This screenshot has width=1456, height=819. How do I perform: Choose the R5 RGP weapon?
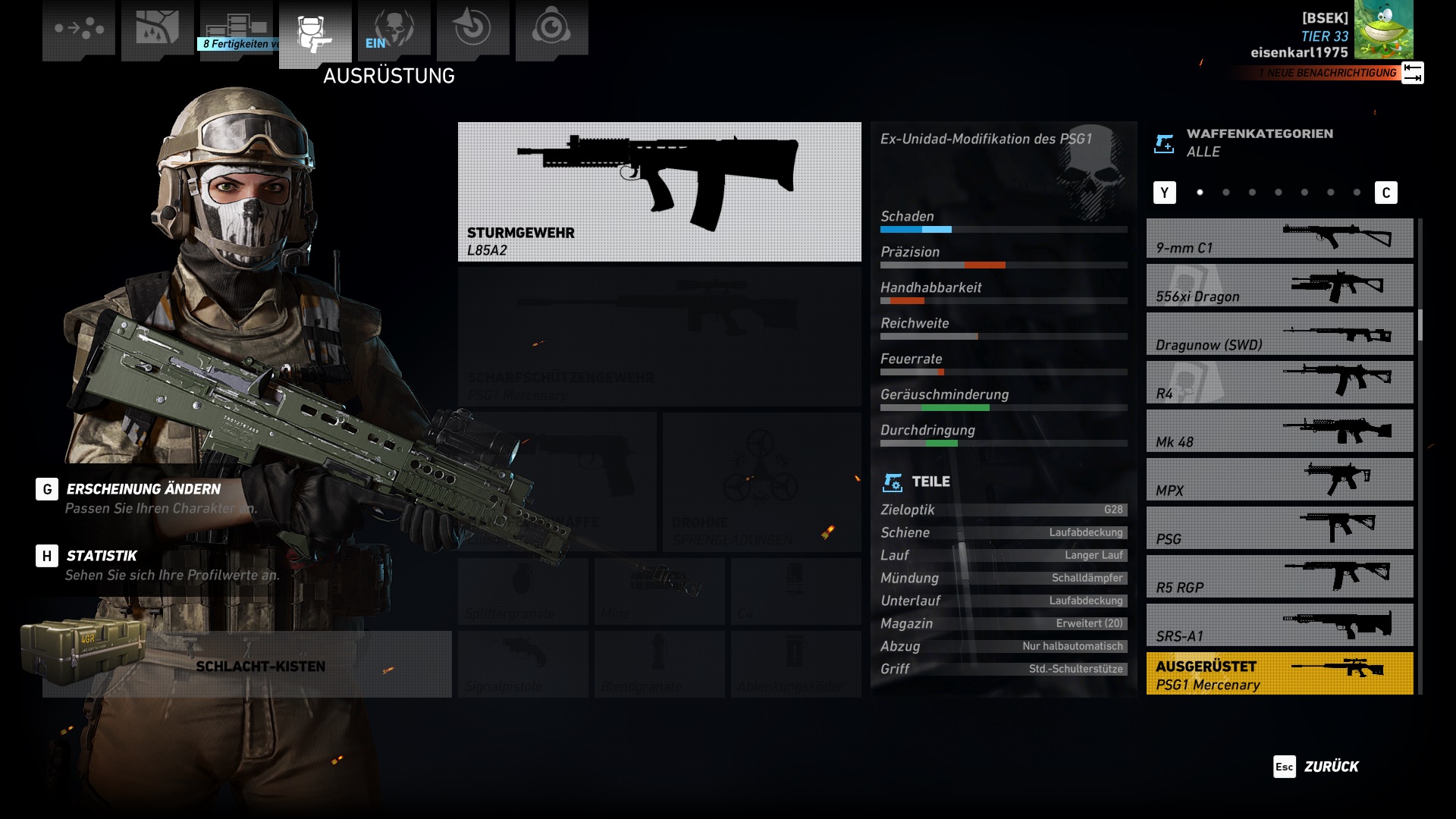[1279, 578]
